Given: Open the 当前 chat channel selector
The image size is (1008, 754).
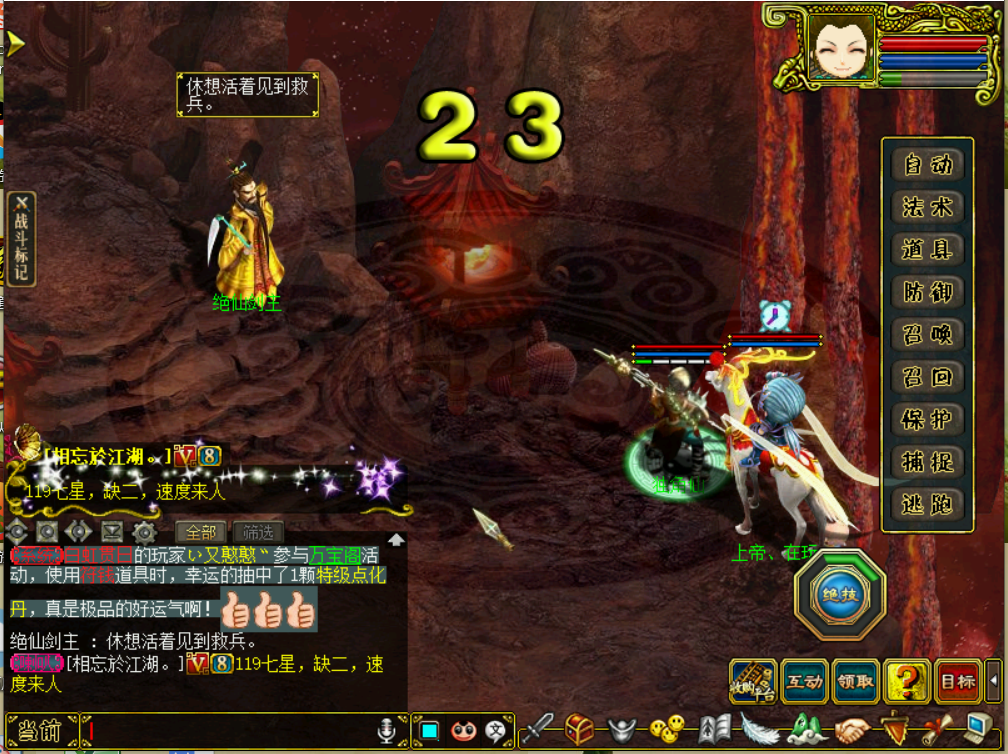Looking at the screenshot, I should [40, 731].
